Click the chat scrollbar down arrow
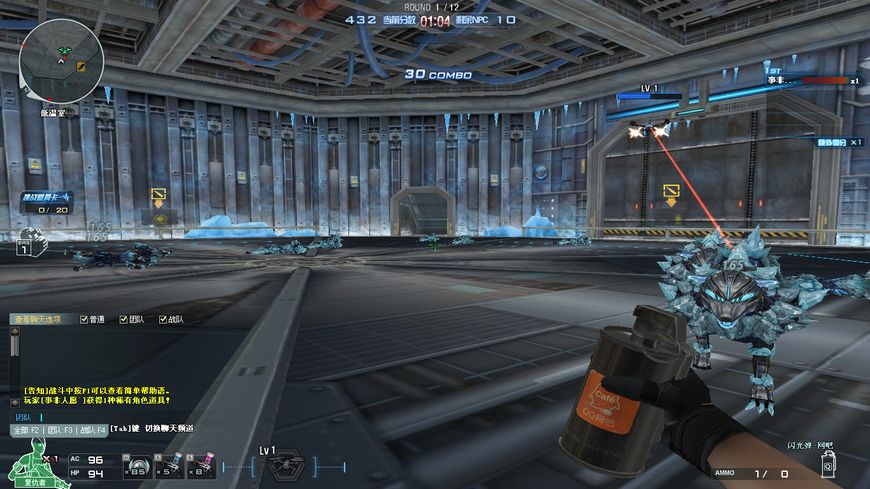The image size is (870, 489). (x=14, y=404)
